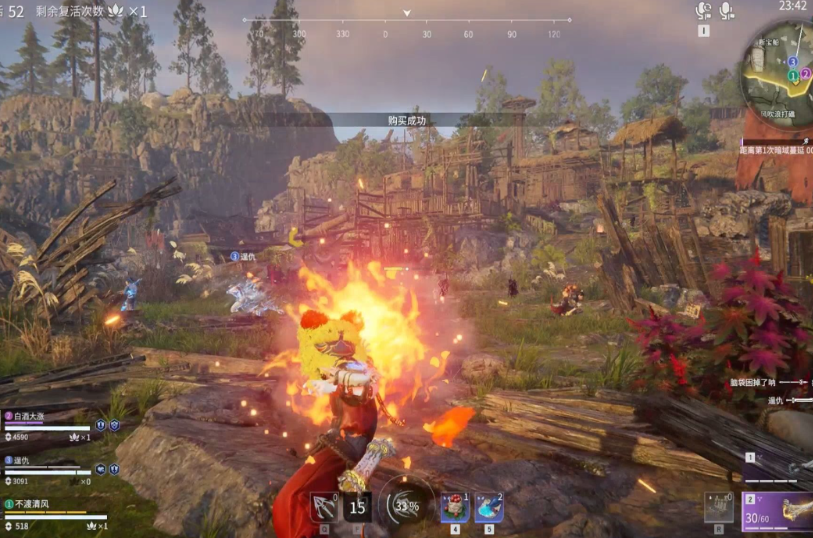Use the blue item in slot 5
813x538 pixels.
[488, 506]
